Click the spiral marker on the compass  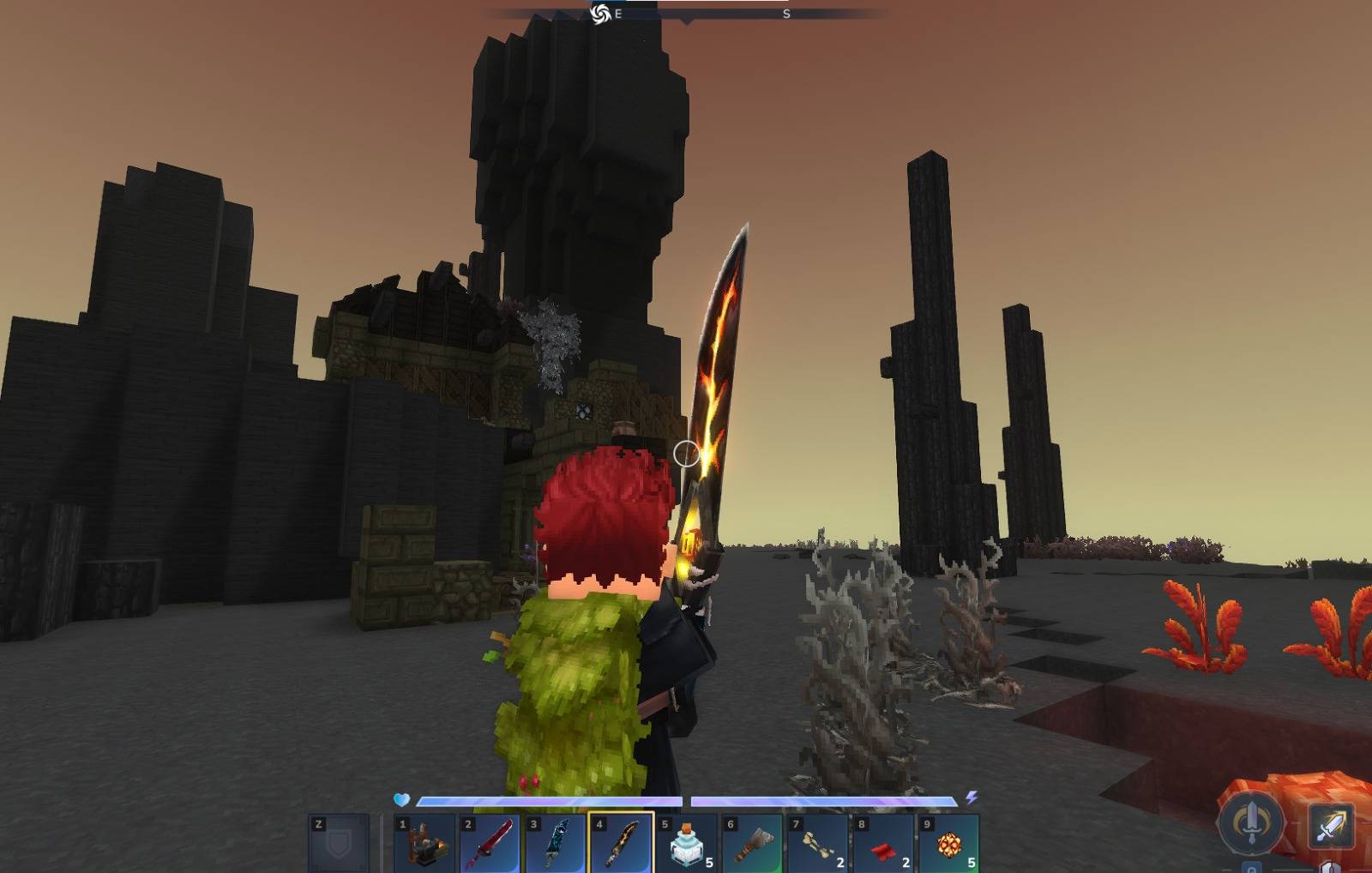tap(600, 14)
